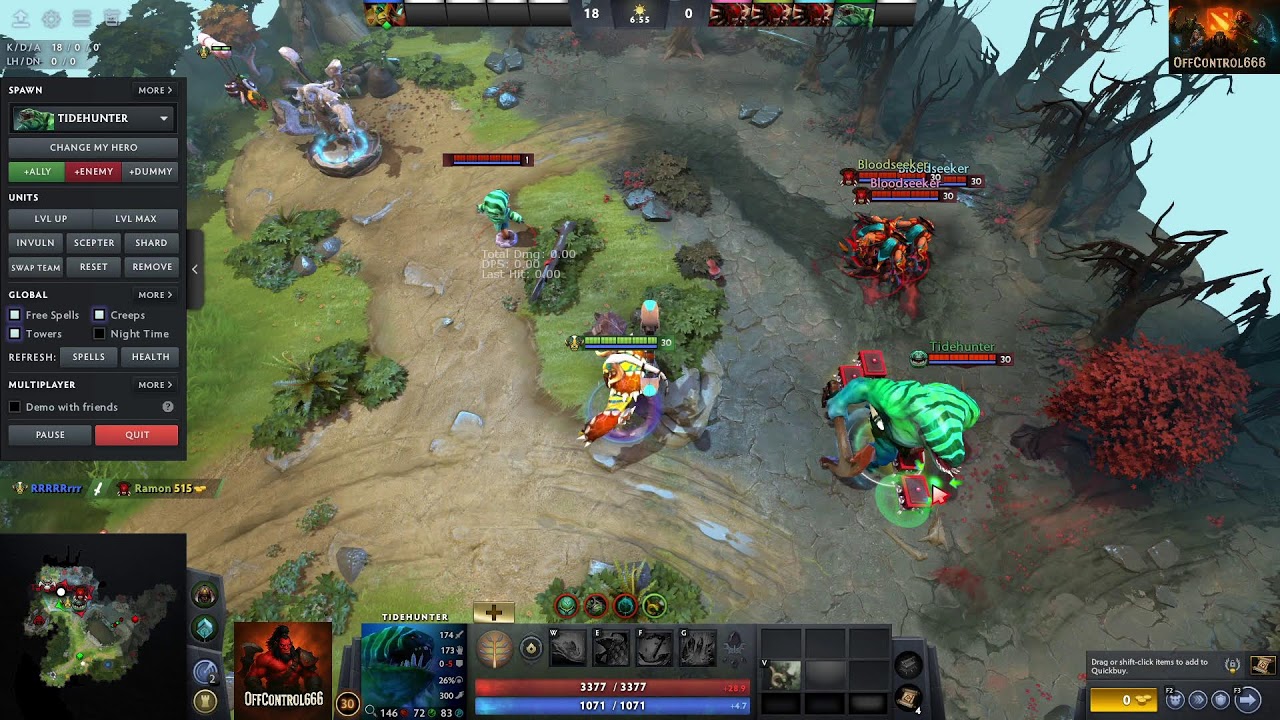Add a +Dummy unit

coord(151,171)
